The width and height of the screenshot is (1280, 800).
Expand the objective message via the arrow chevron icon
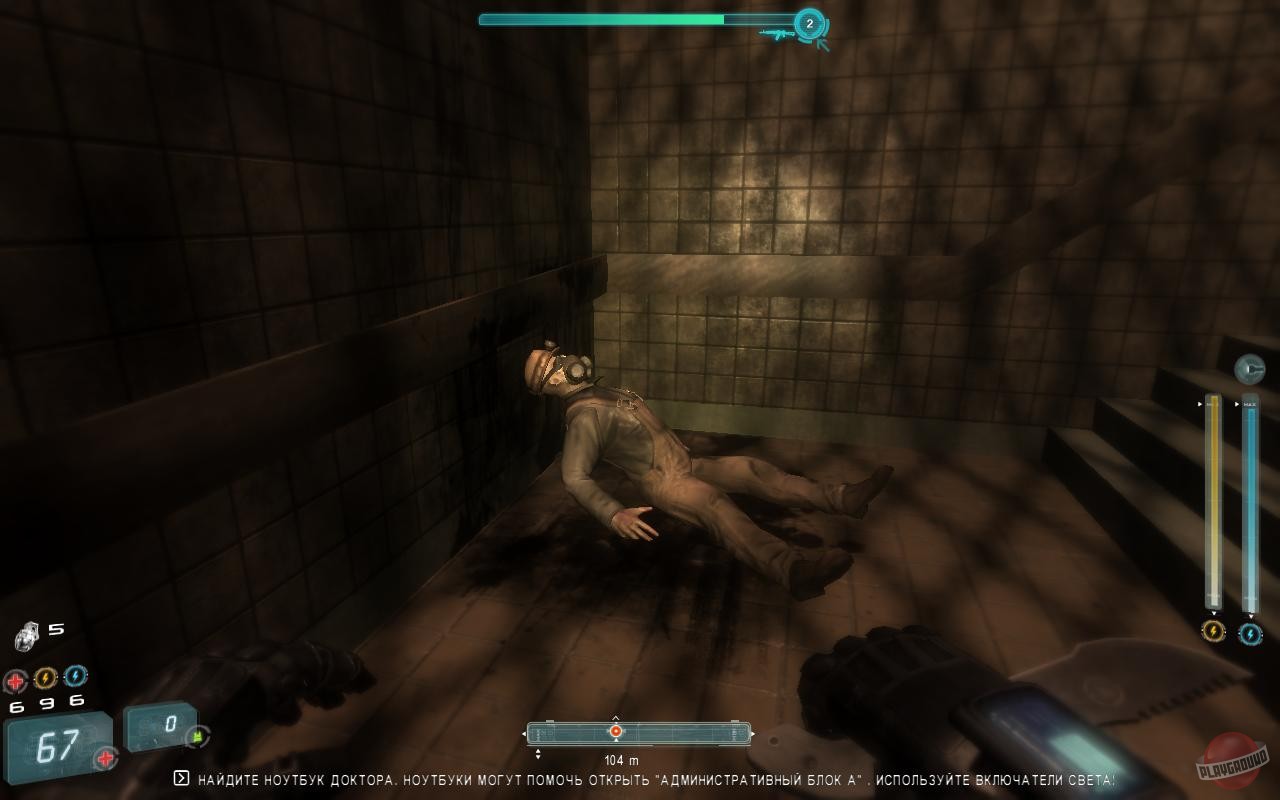[x=181, y=777]
